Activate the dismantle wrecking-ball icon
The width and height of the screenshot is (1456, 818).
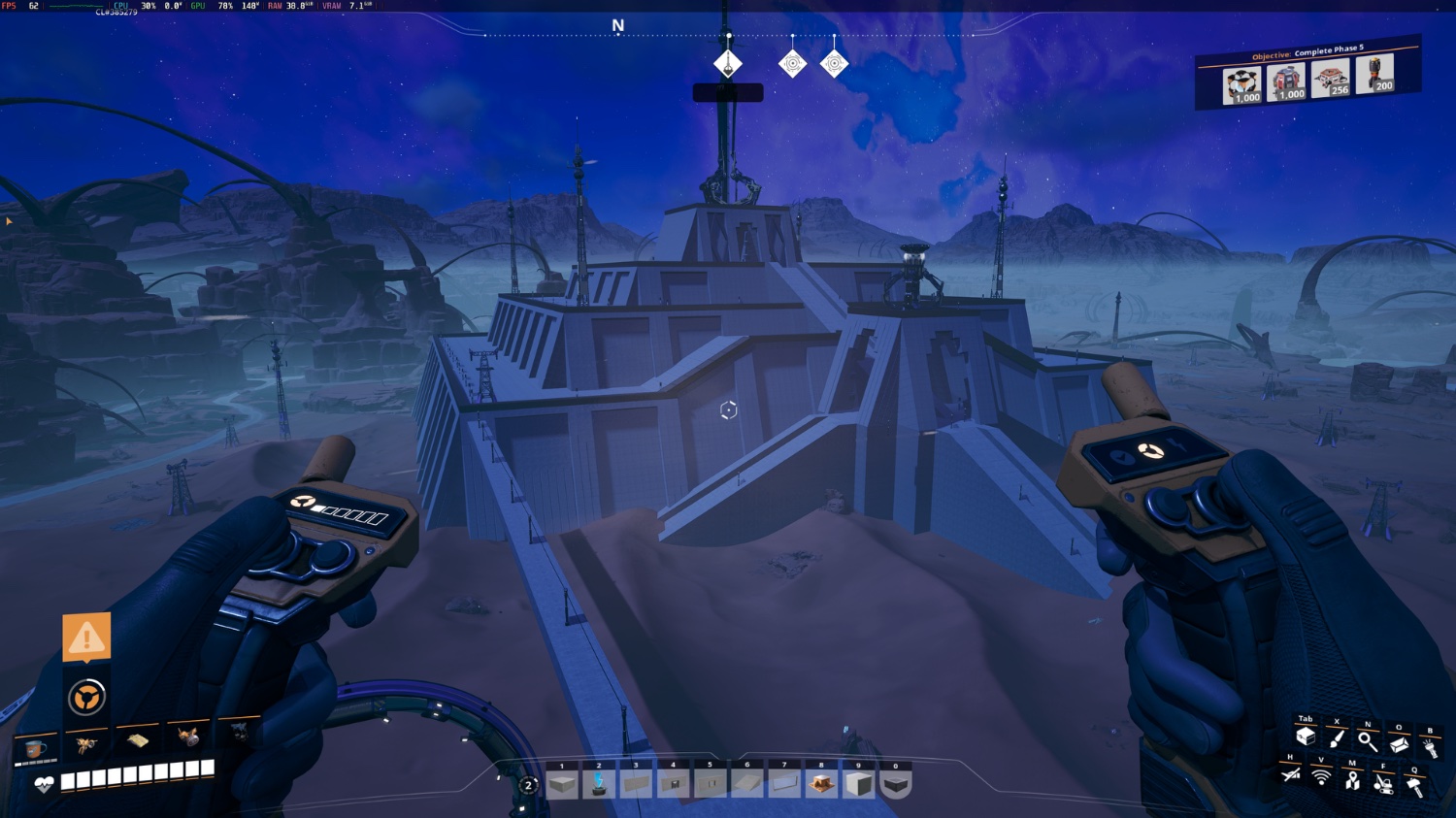click(1383, 783)
